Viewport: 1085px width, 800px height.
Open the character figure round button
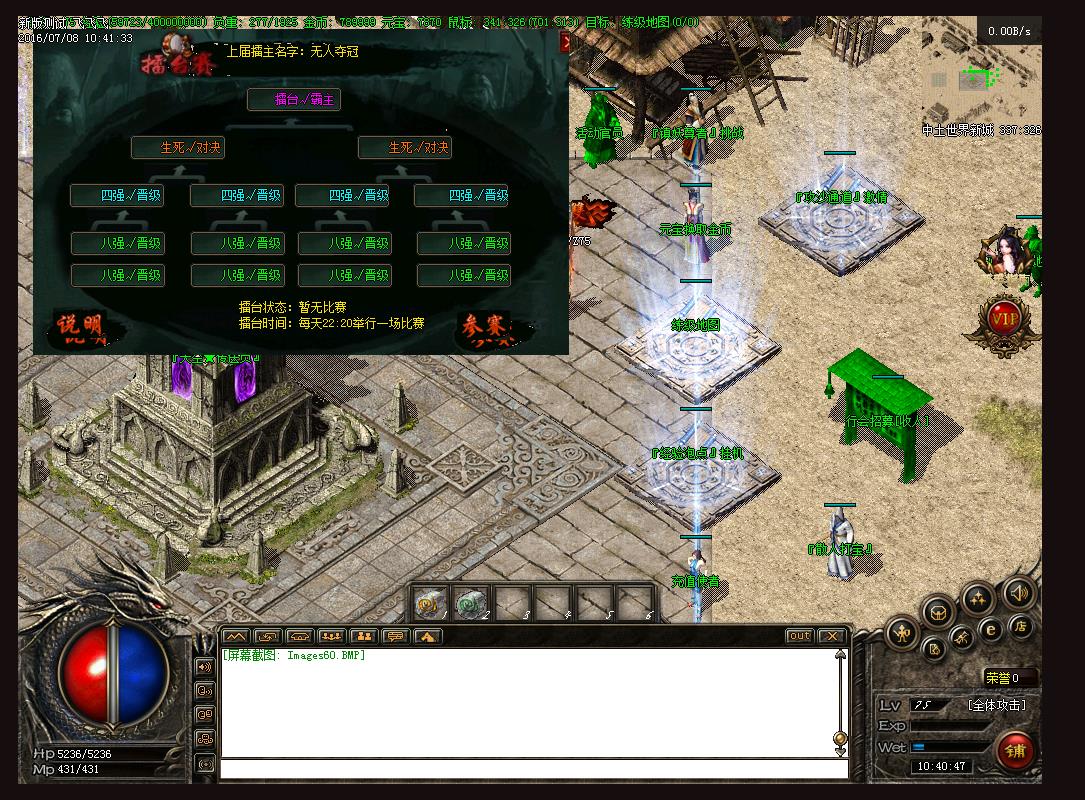(903, 632)
